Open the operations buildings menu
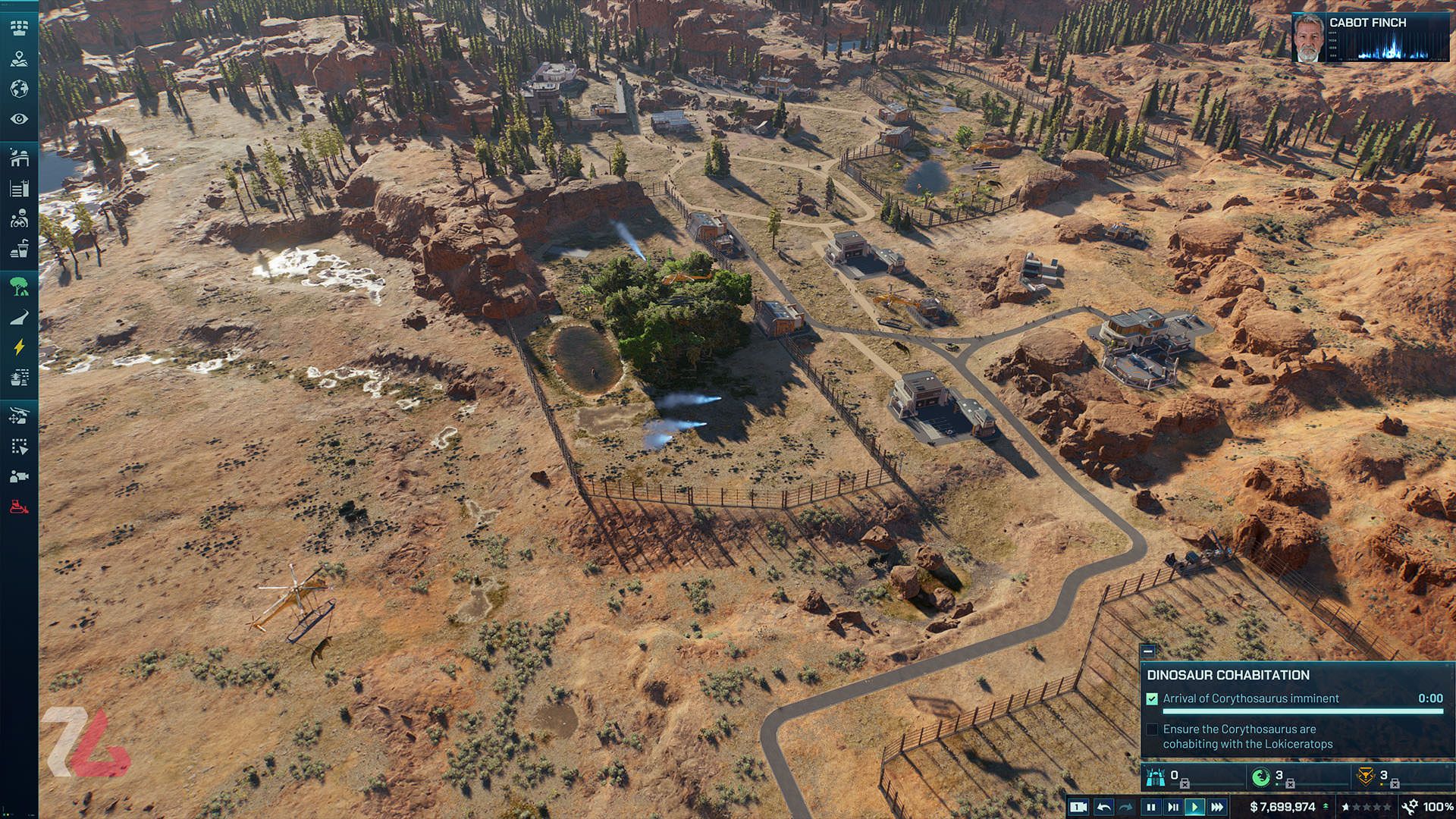This screenshot has height=819, width=1456. [19, 189]
